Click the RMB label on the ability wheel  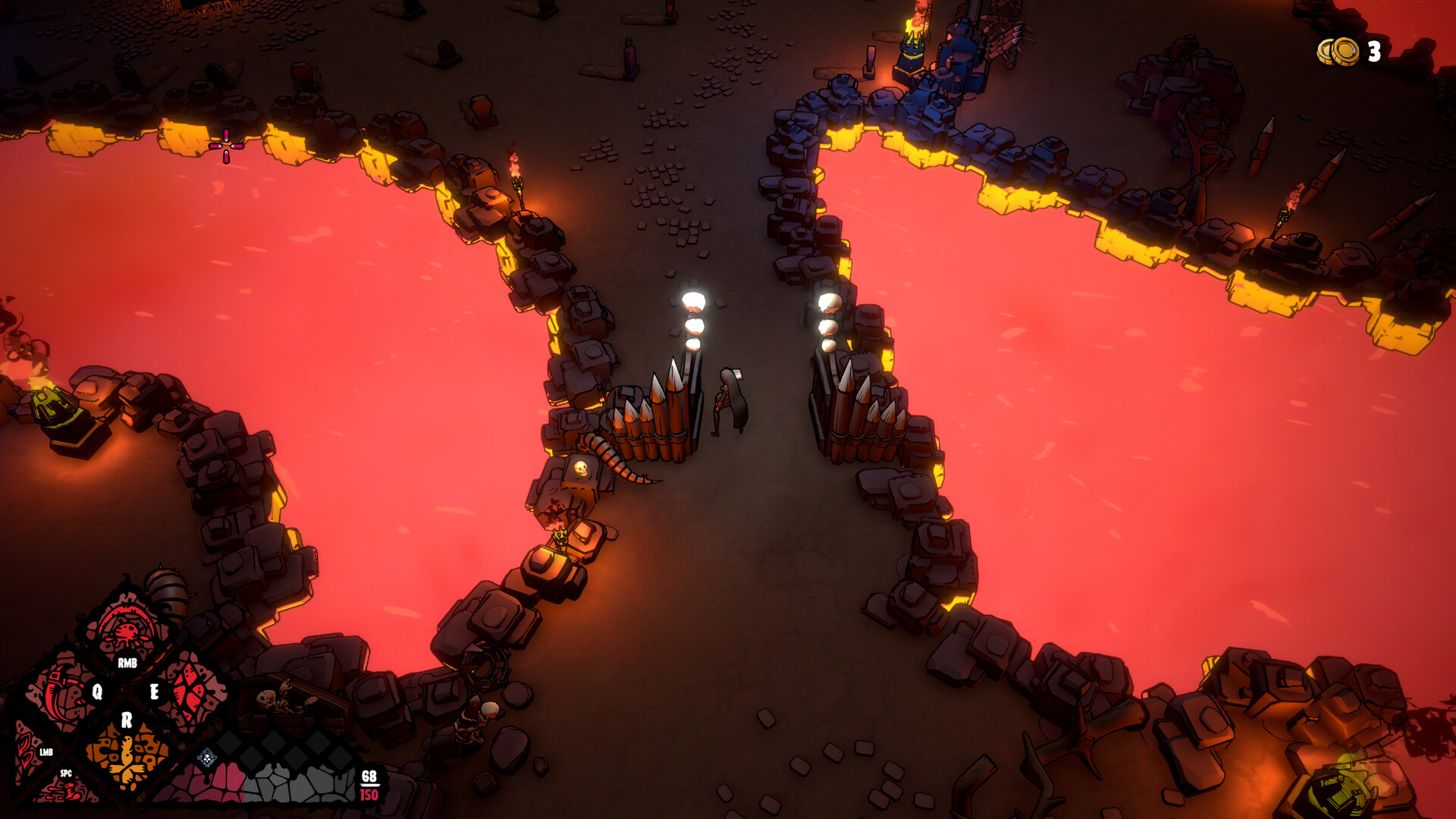pos(127,662)
